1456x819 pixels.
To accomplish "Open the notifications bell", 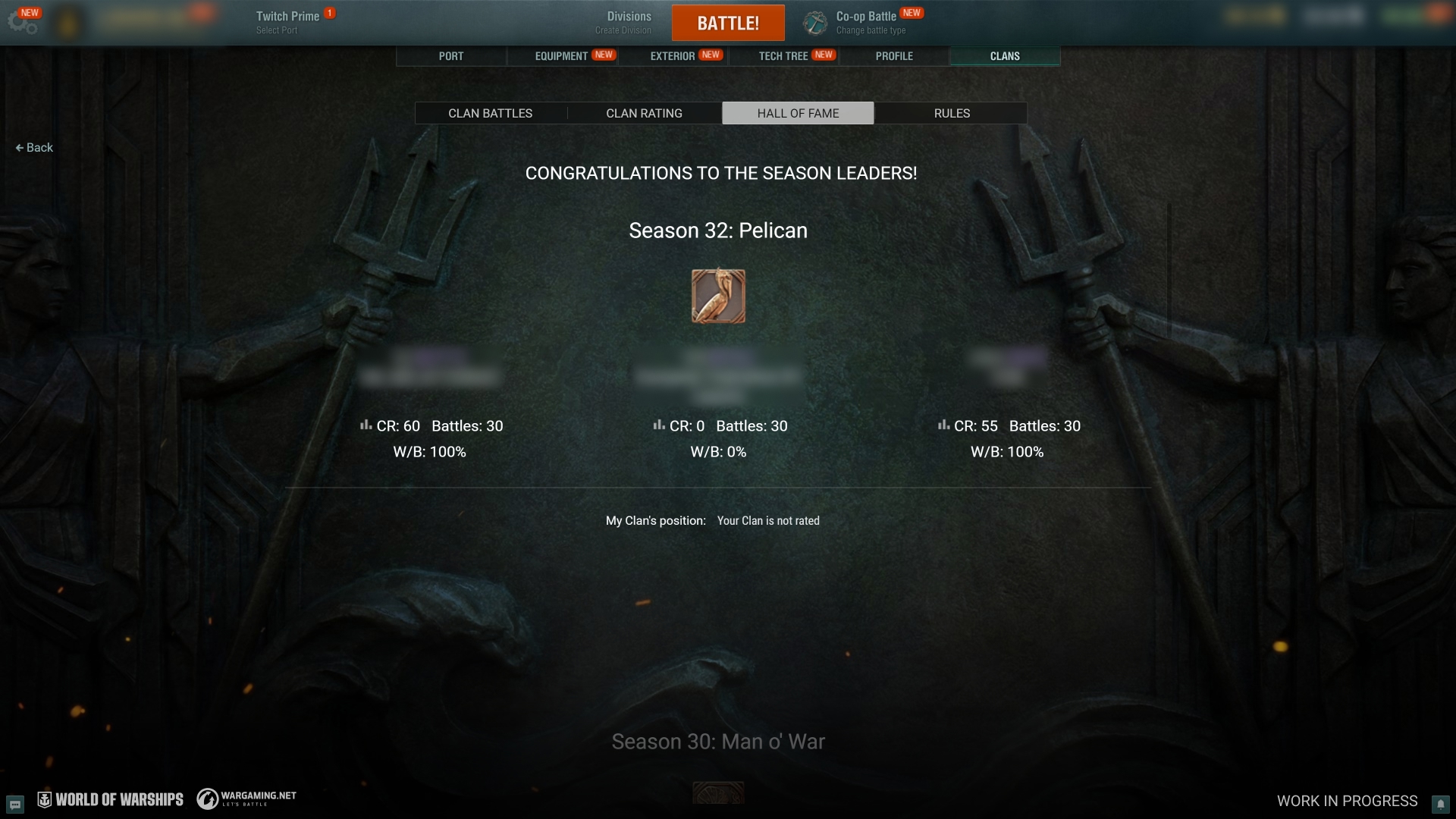I will (x=1440, y=804).
